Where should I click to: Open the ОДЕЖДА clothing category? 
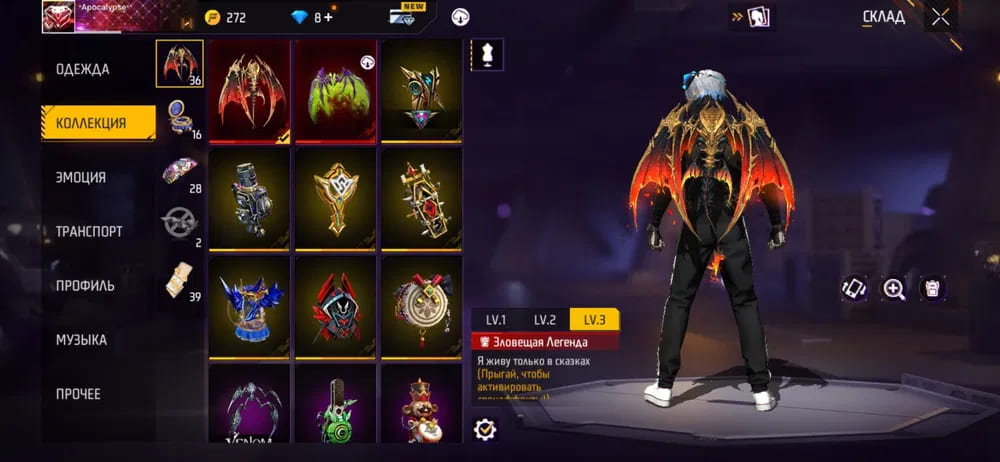tap(83, 69)
